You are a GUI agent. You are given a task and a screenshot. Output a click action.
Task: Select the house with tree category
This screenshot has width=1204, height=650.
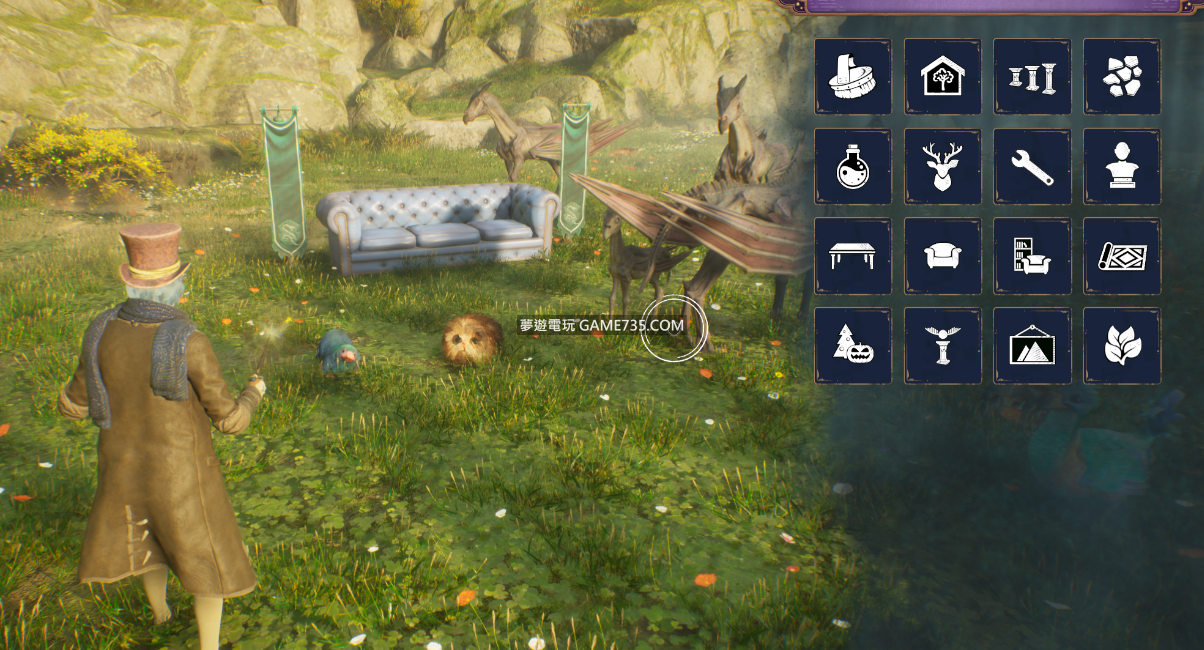point(942,77)
